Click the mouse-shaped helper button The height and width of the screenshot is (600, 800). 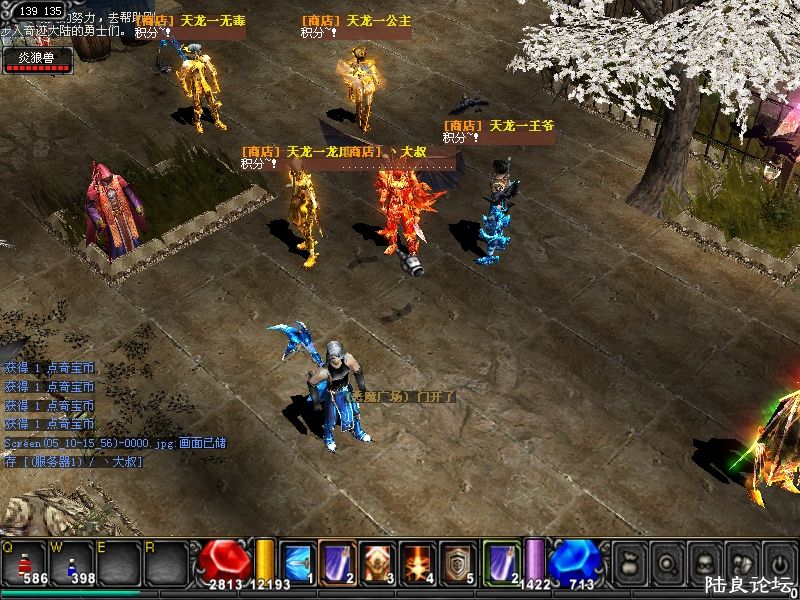742,559
